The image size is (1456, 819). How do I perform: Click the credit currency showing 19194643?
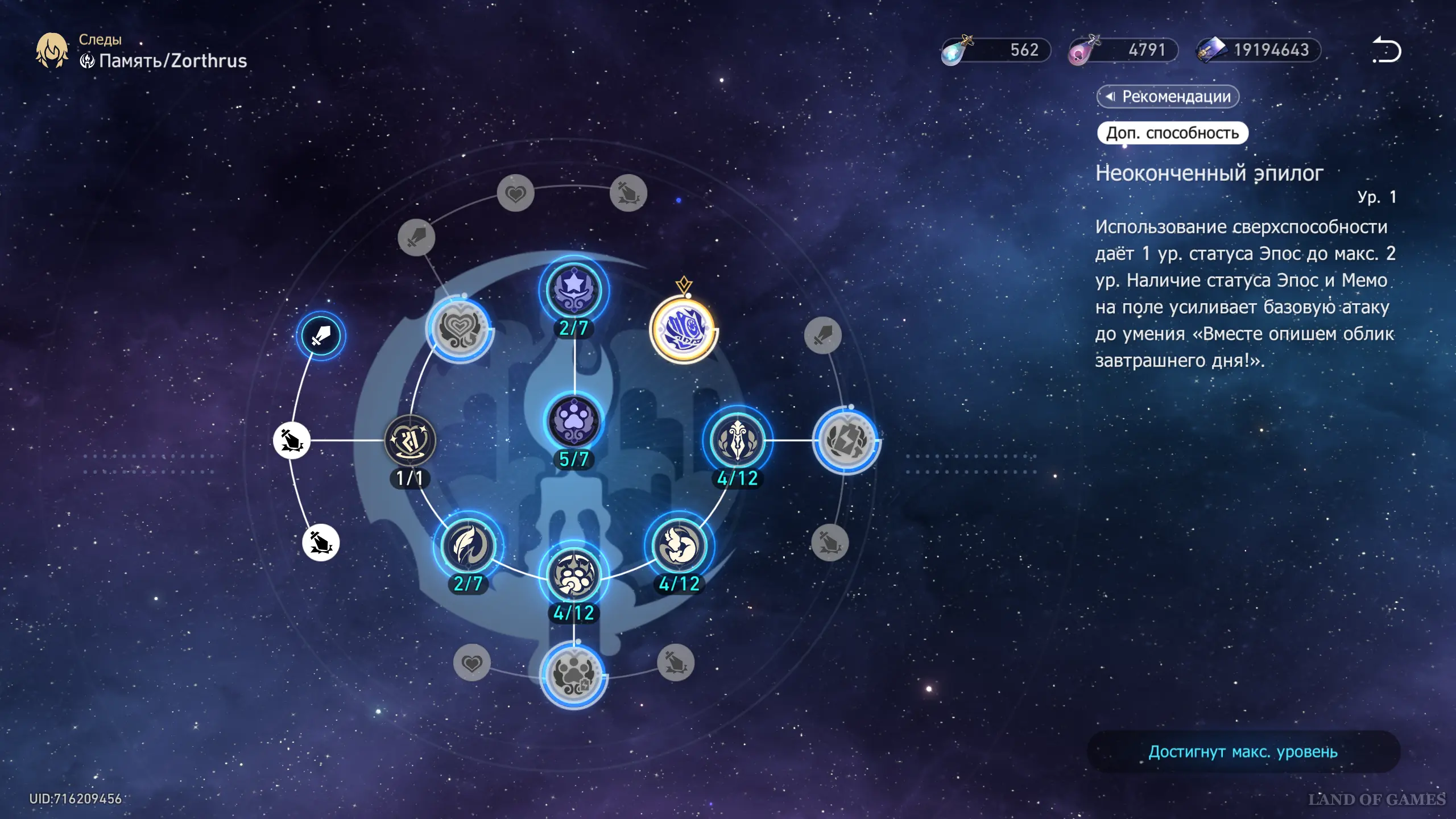point(1258,50)
